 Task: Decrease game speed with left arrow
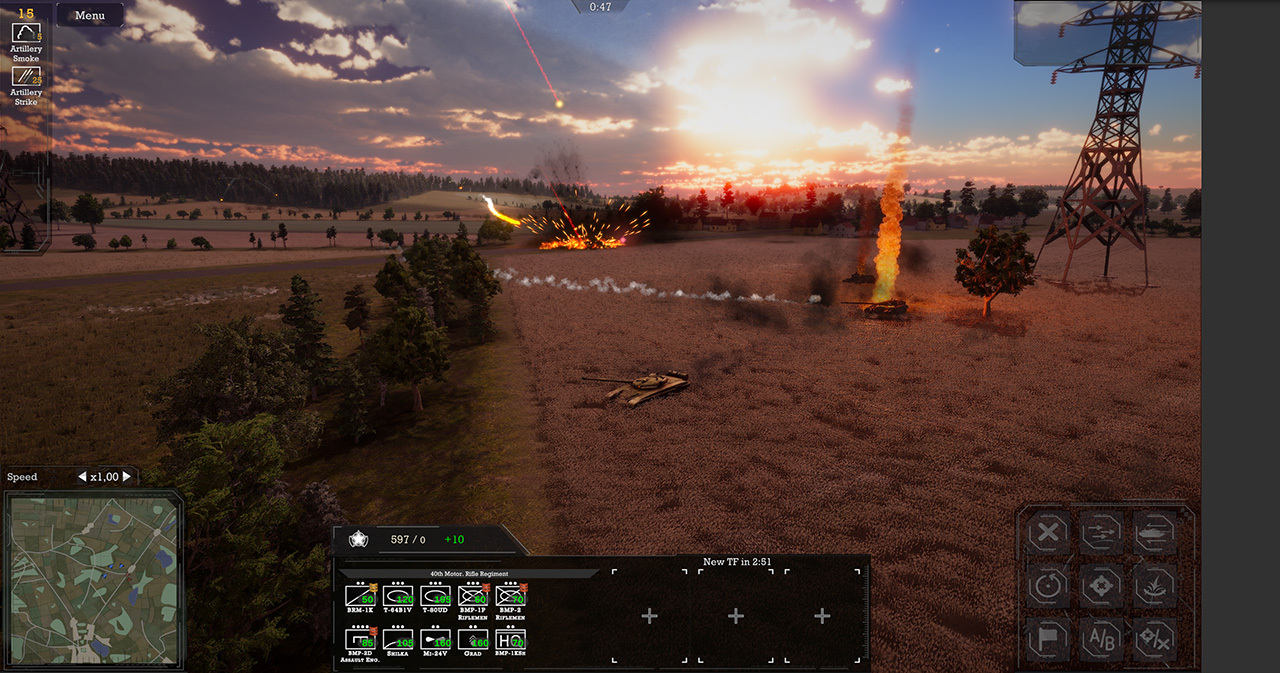[82, 477]
